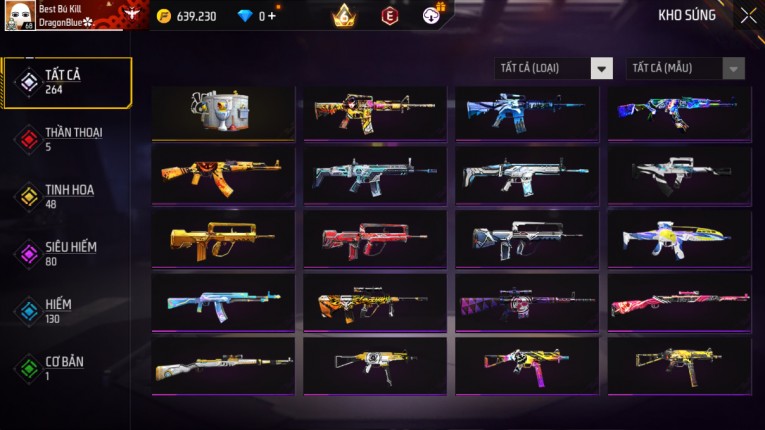Pick the red FAMAS skin
This screenshot has height=430, width=765.
375,239
